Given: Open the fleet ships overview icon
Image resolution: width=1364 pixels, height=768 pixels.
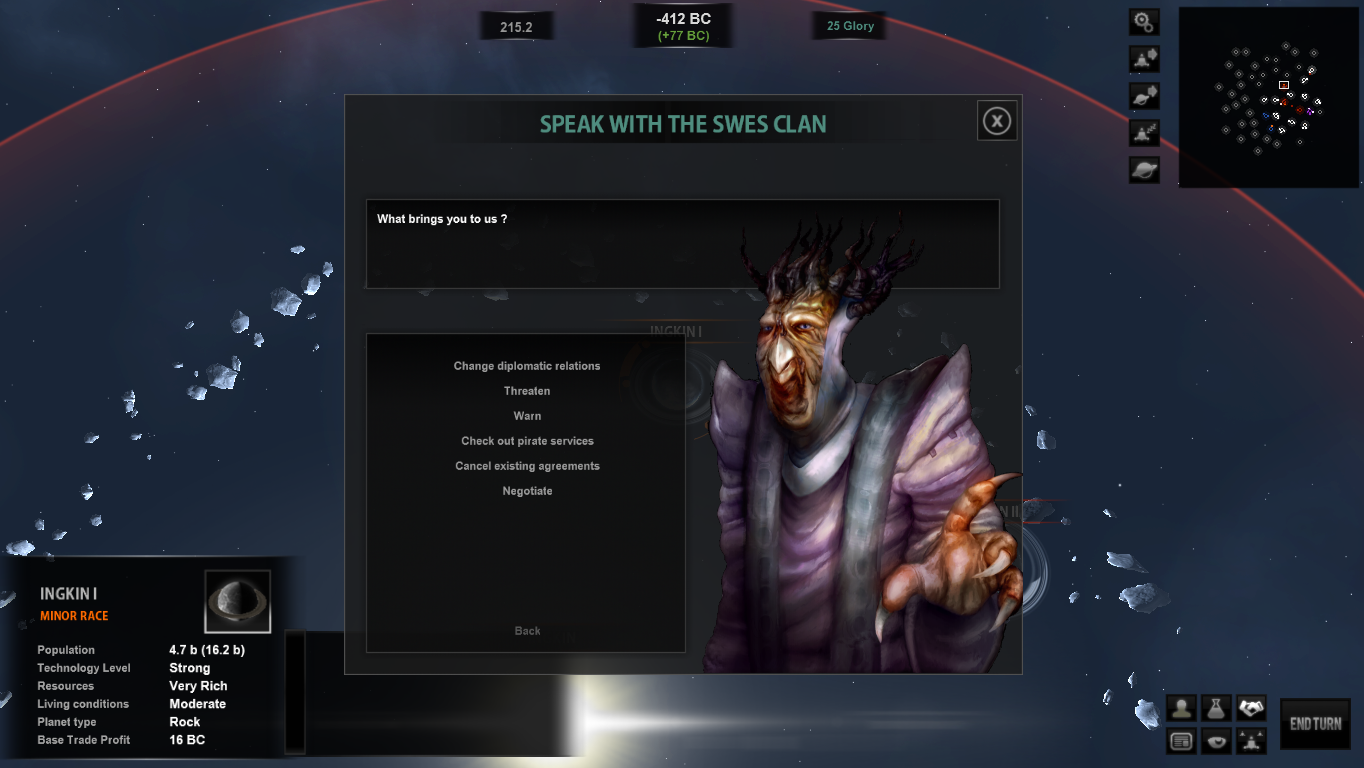Looking at the screenshot, I should click(1251, 741).
